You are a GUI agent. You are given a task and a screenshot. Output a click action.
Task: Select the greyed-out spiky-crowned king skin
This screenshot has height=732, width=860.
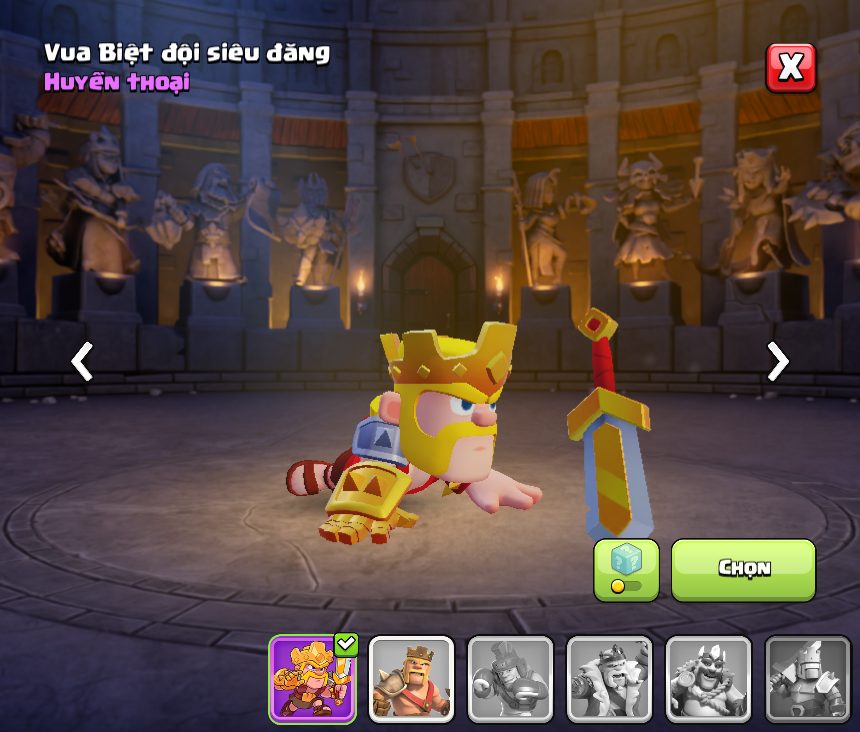pos(708,678)
